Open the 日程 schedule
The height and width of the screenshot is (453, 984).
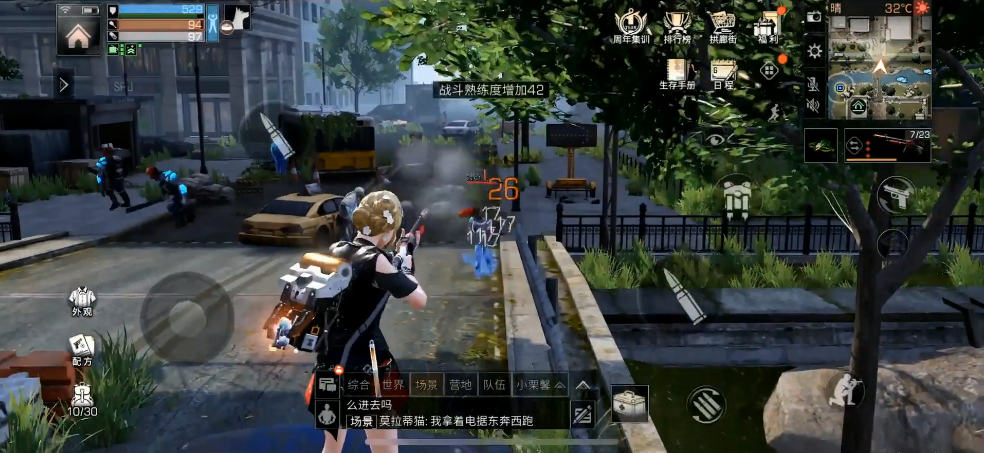pos(722,74)
